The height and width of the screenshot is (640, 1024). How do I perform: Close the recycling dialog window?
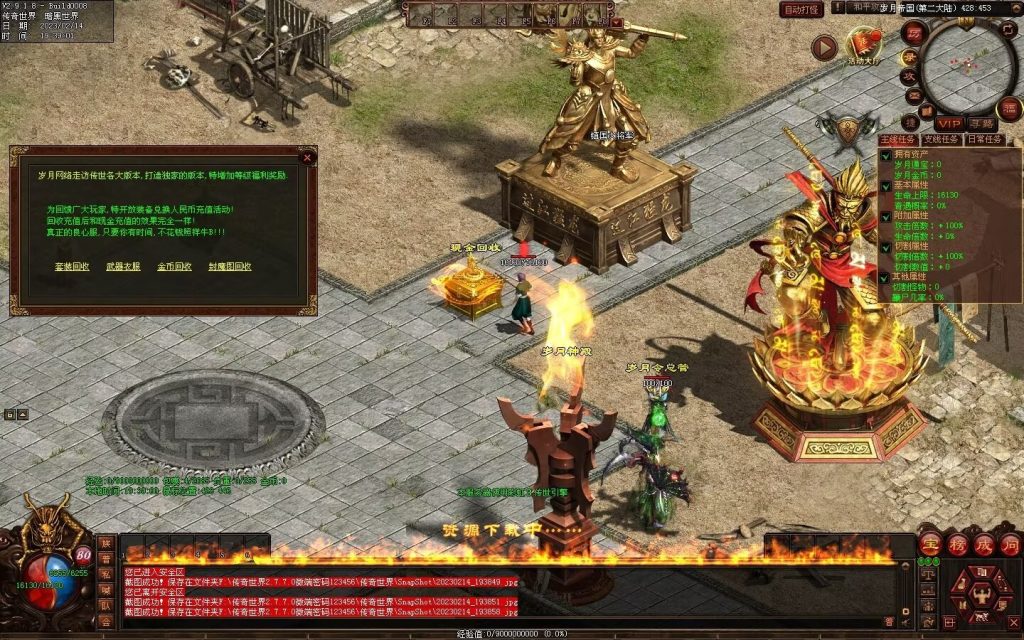pyautogui.click(x=308, y=157)
